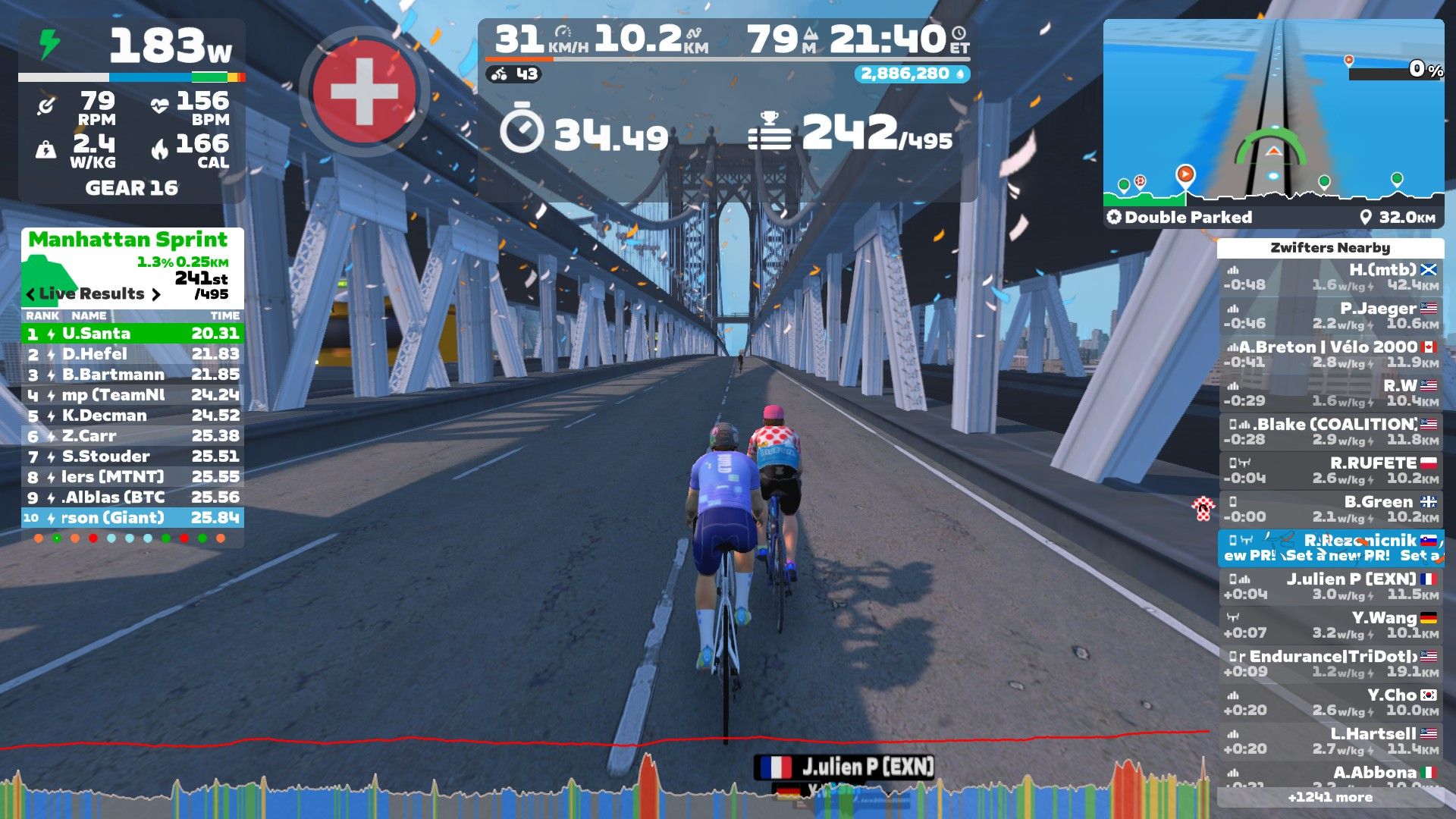Expand the +1241 more riders list

(1330, 798)
